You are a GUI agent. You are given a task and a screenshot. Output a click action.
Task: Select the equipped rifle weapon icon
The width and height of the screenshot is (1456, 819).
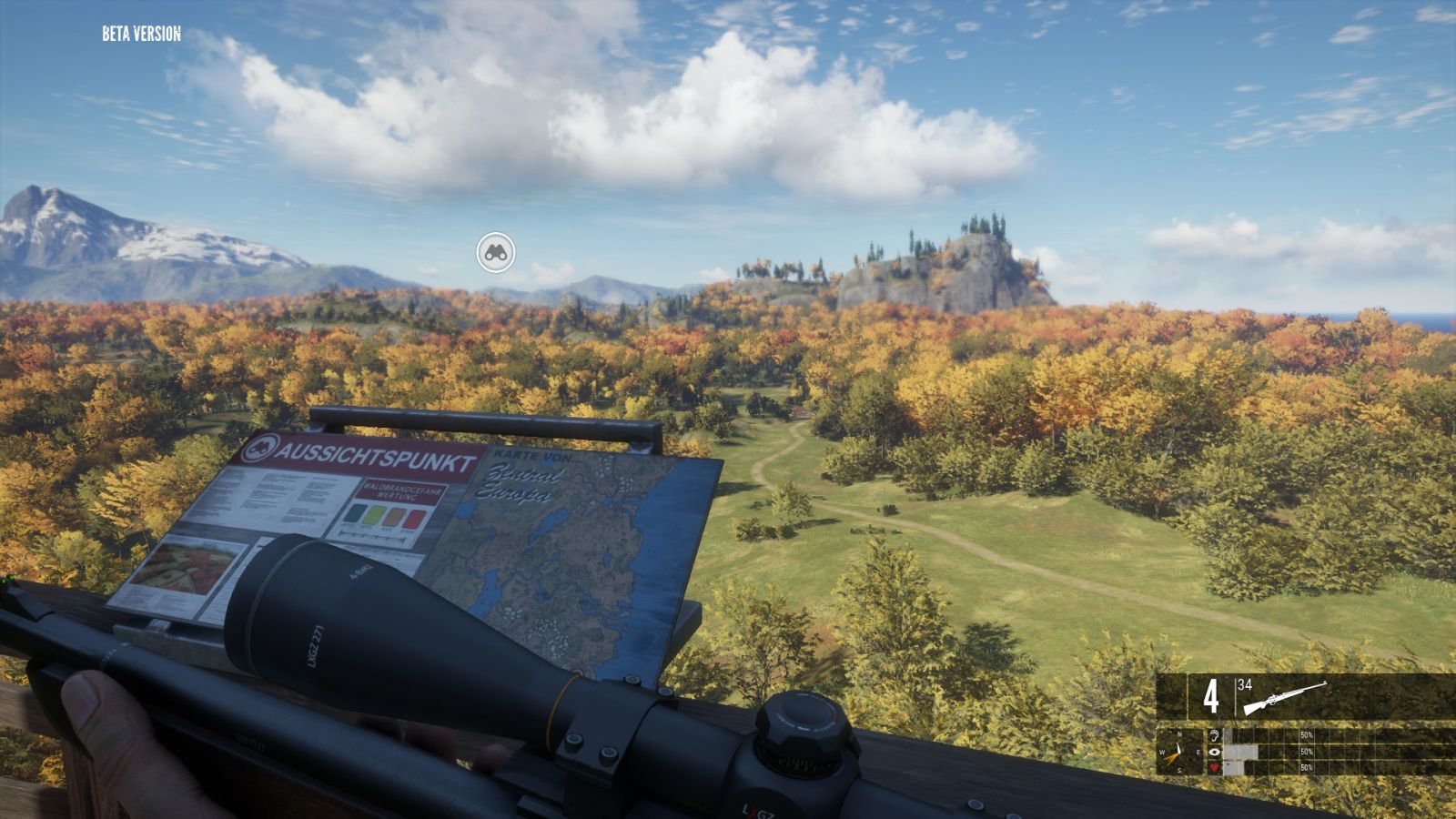1285,697
